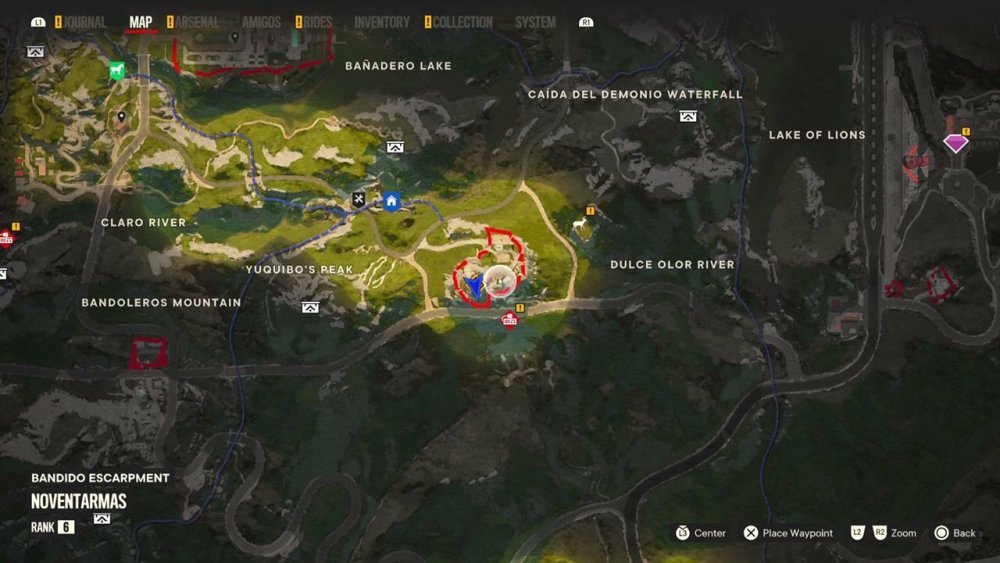1000x563 pixels.
Task: Select the Map tab
Action: coord(141,22)
